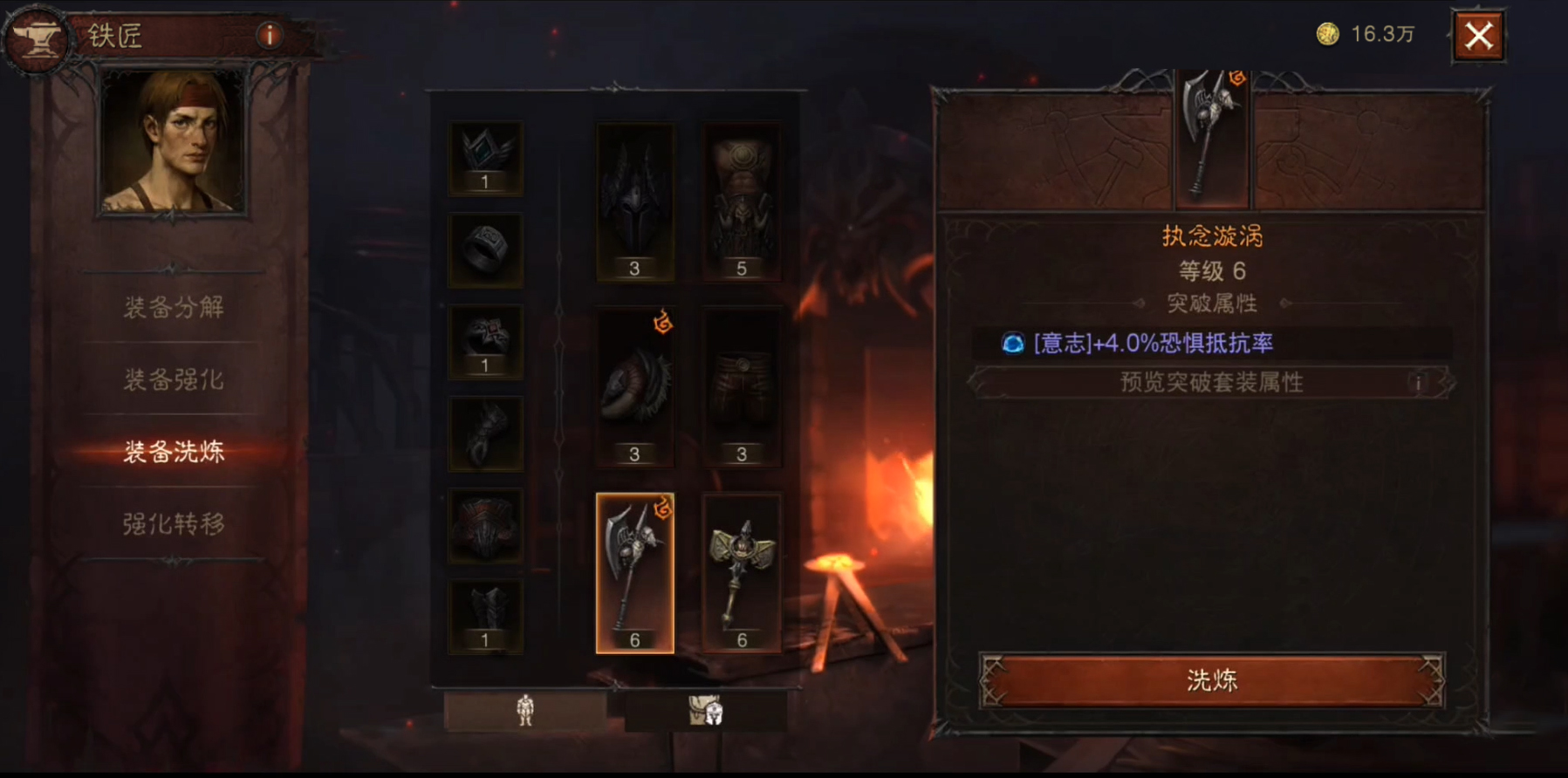Screen dimensions: 1568x778
Task: Select the chest armor slot, level 5
Action: [741, 201]
